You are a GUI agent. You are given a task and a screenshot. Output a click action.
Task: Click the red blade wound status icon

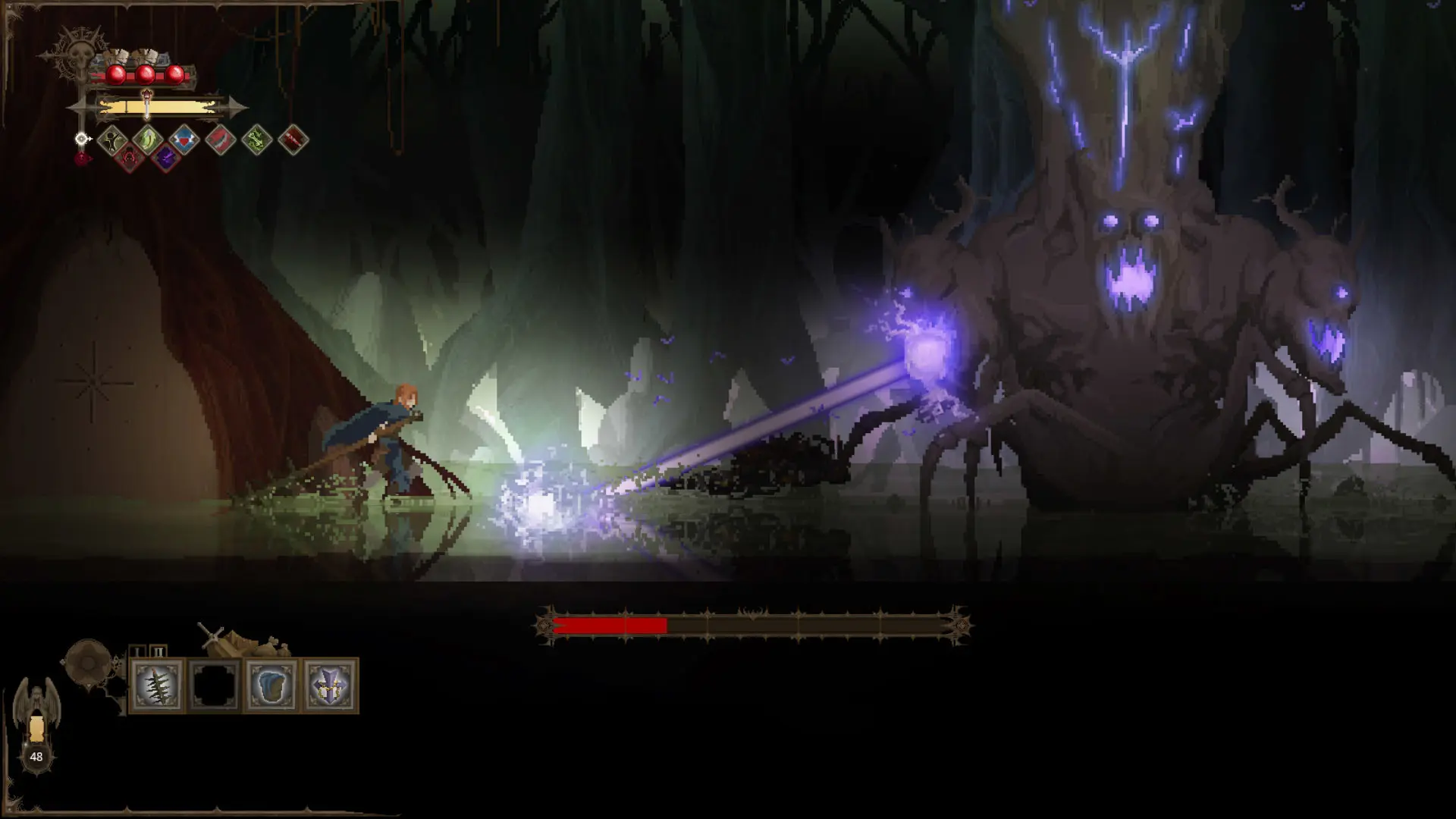point(219,140)
